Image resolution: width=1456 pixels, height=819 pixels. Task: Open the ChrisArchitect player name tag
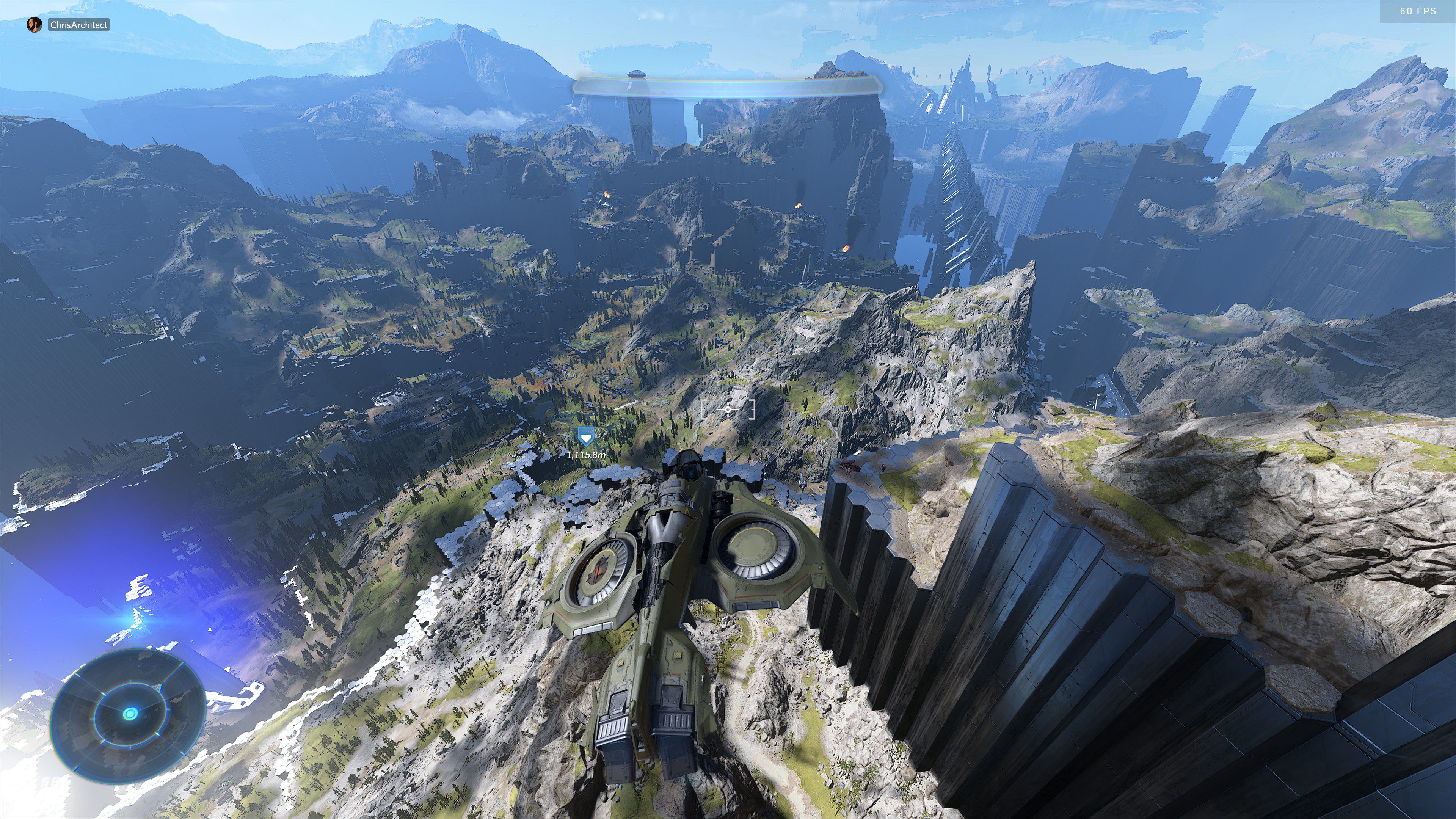[78, 25]
